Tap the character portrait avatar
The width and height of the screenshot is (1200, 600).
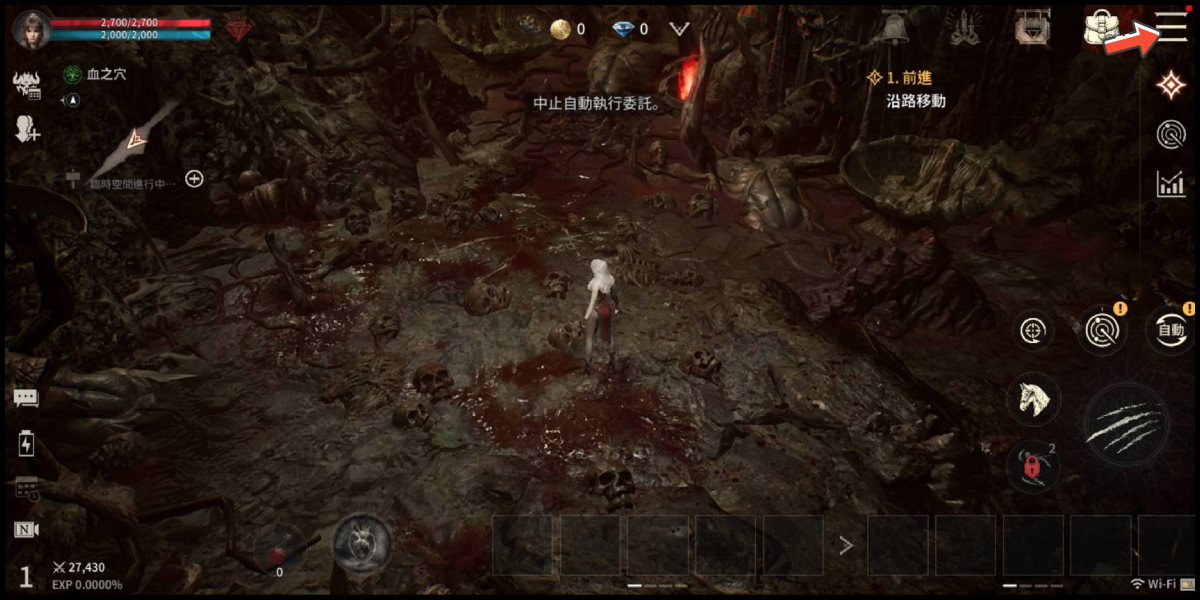coord(32,30)
